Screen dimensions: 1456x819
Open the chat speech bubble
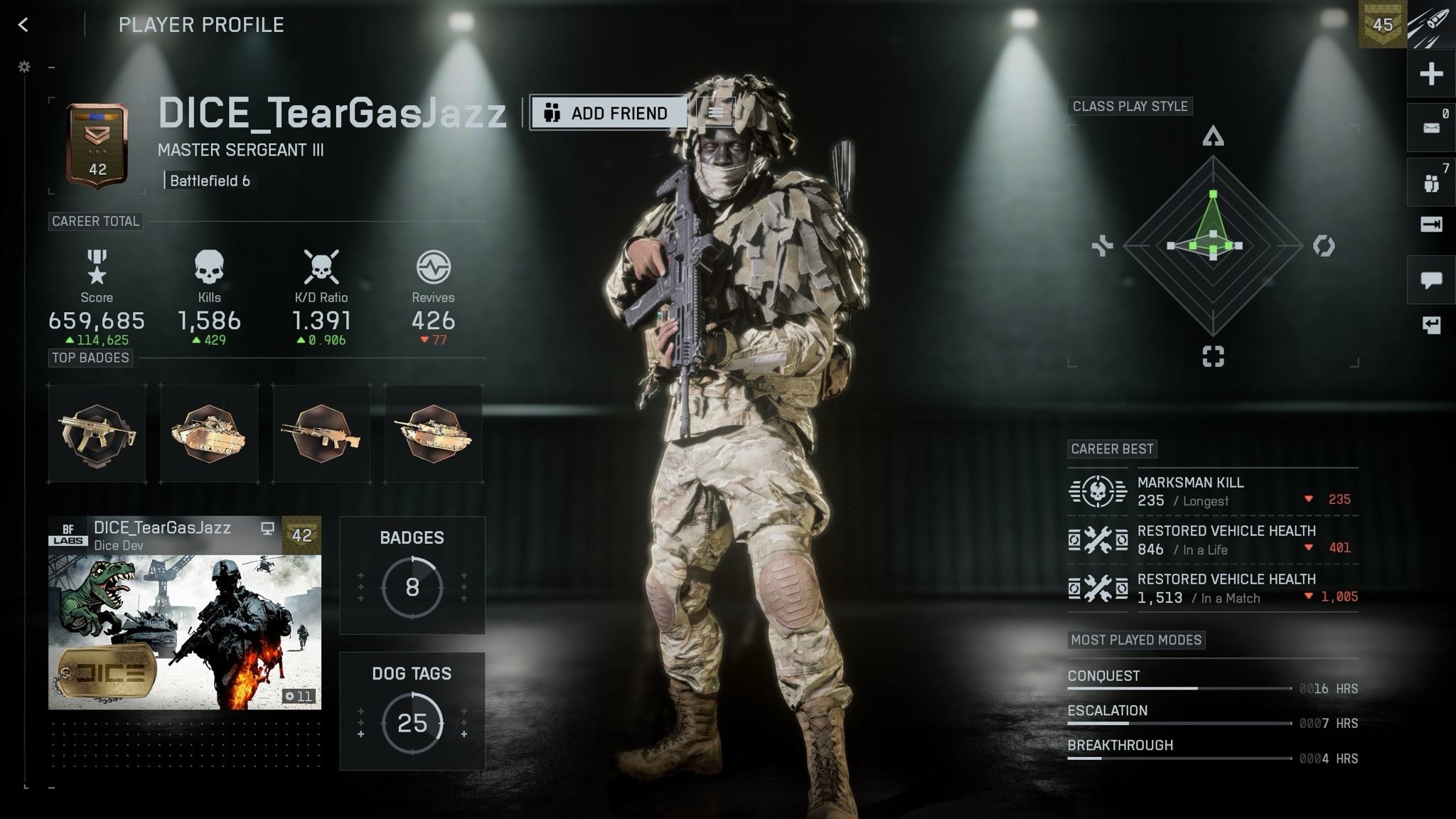(x=1431, y=279)
